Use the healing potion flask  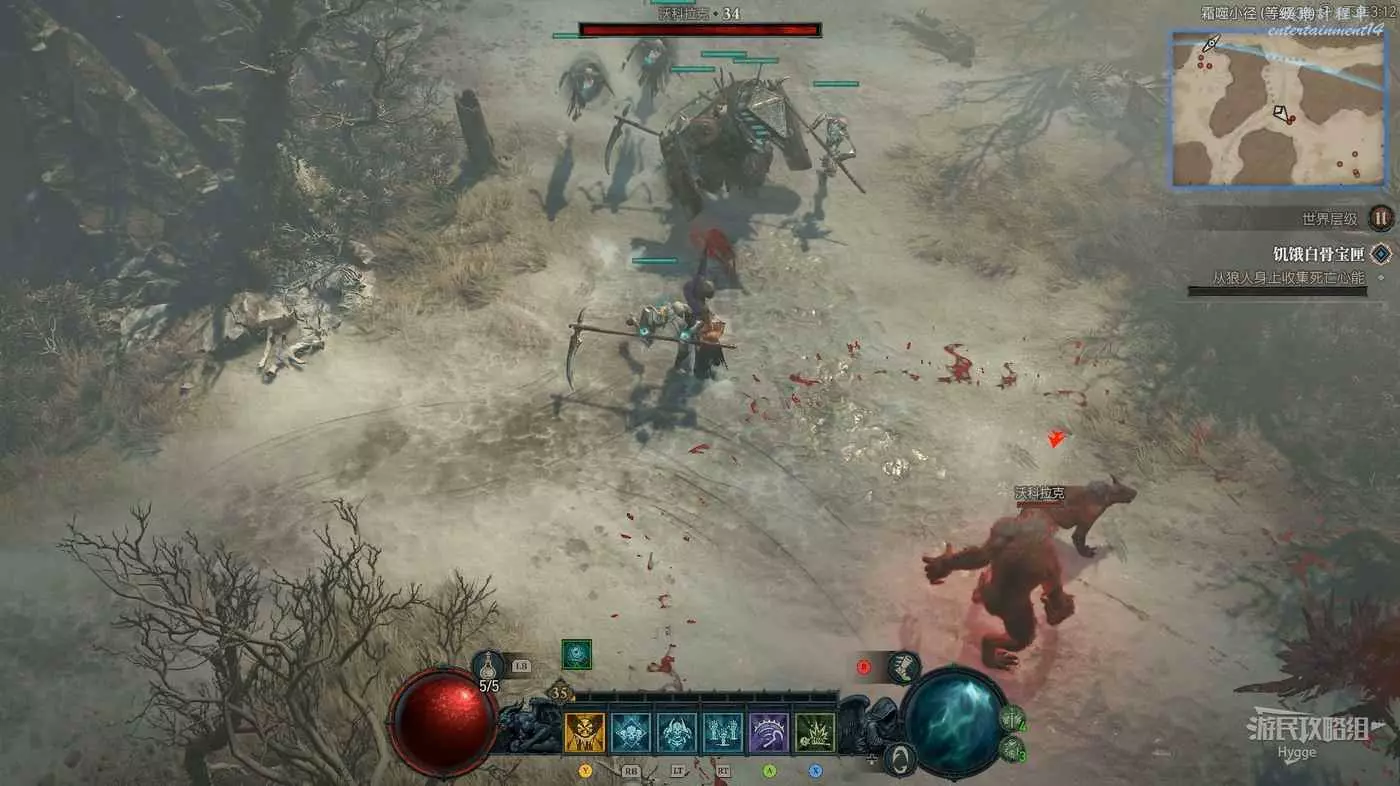pos(487,664)
